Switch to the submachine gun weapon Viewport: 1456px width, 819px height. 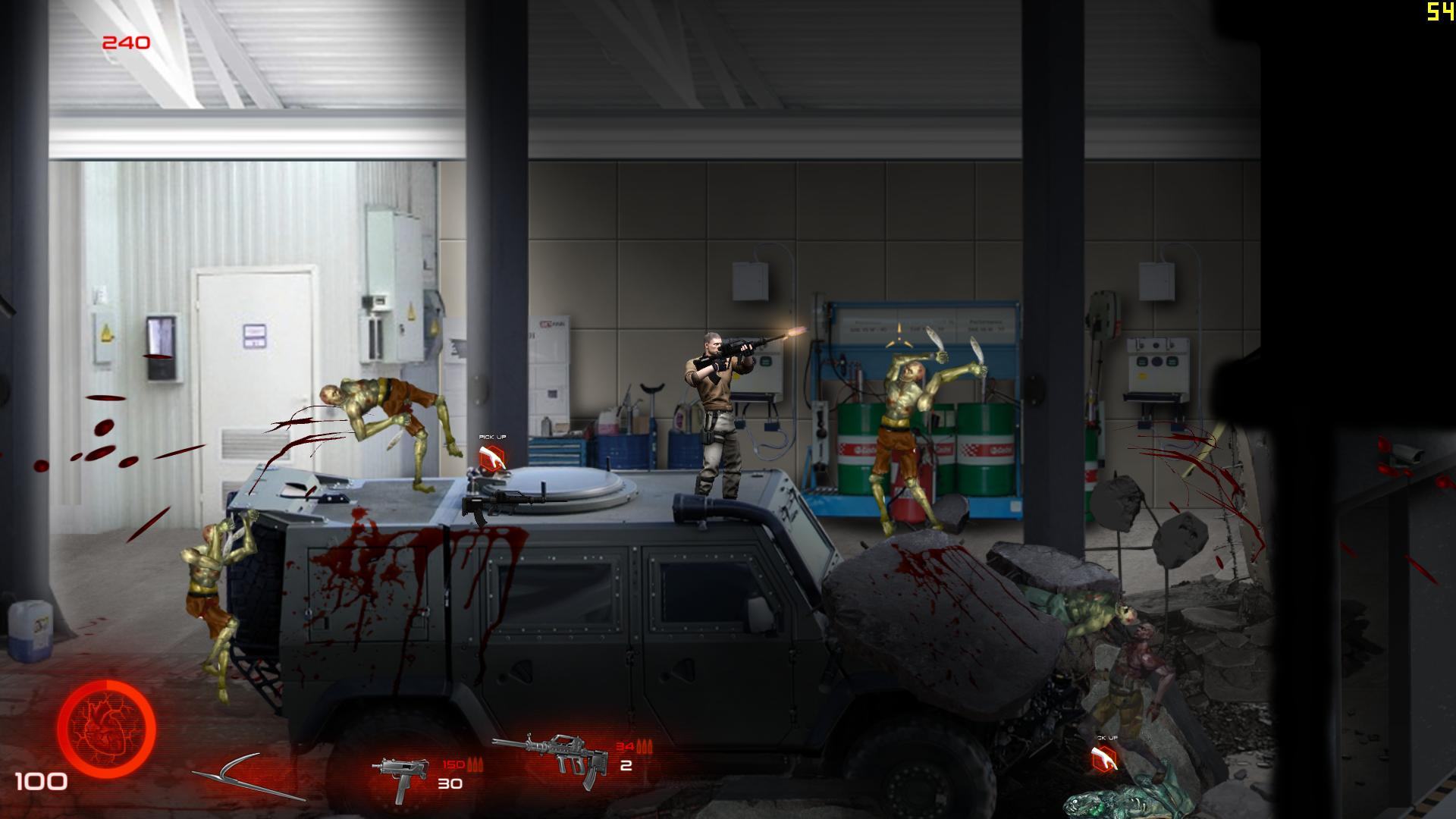click(399, 777)
